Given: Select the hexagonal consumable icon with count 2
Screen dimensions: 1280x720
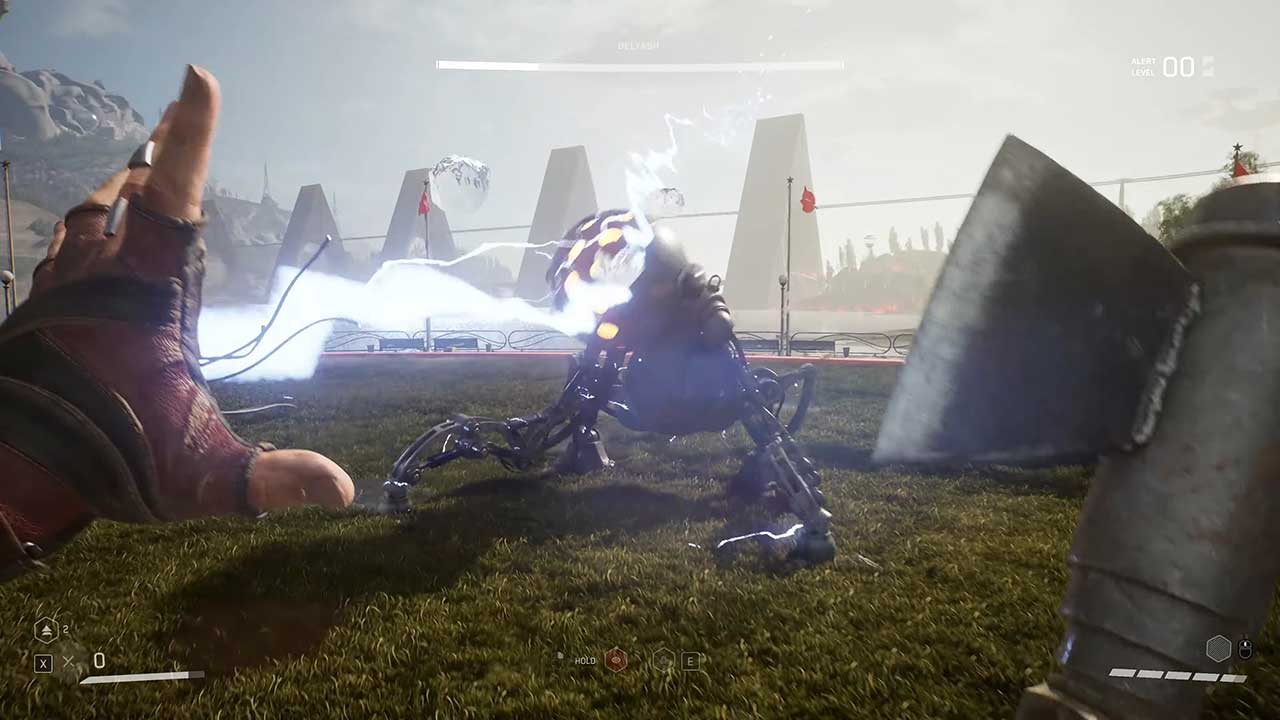Looking at the screenshot, I should pos(46,630).
